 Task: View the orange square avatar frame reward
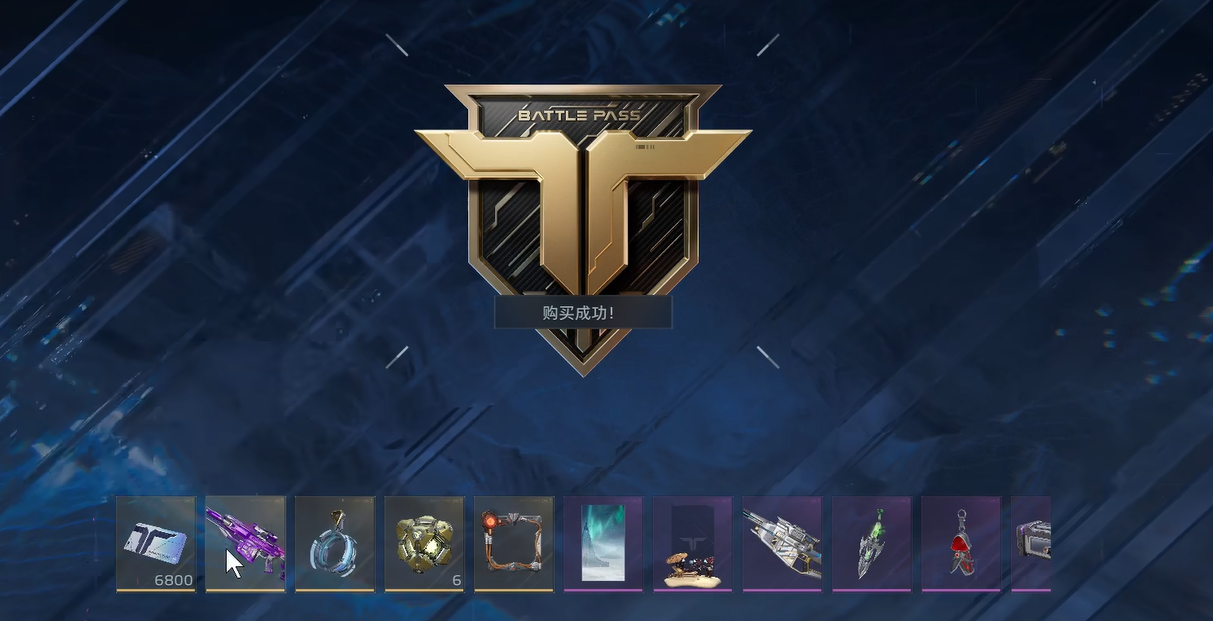[x=514, y=543]
